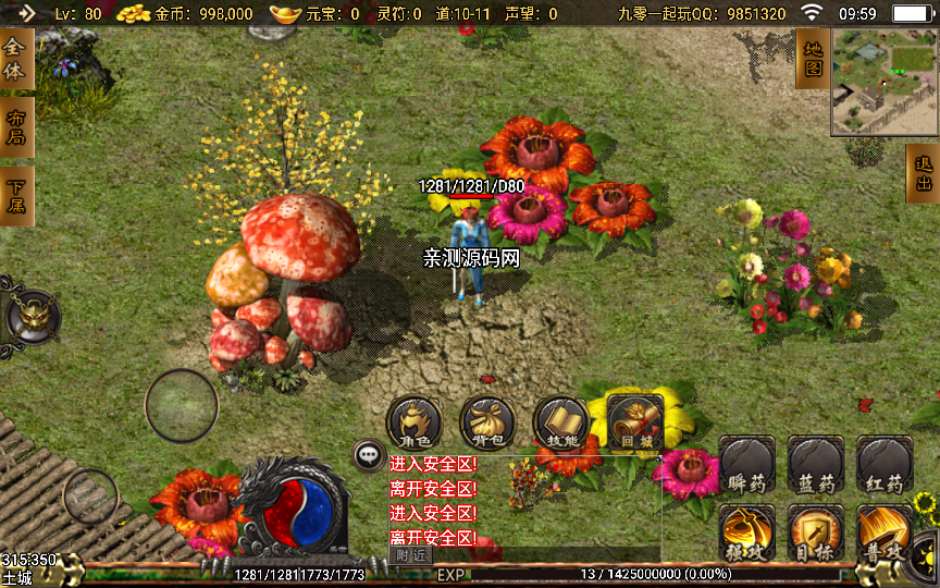Tap the golden helmet icon button
The image size is (940, 588).
[x=31, y=318]
